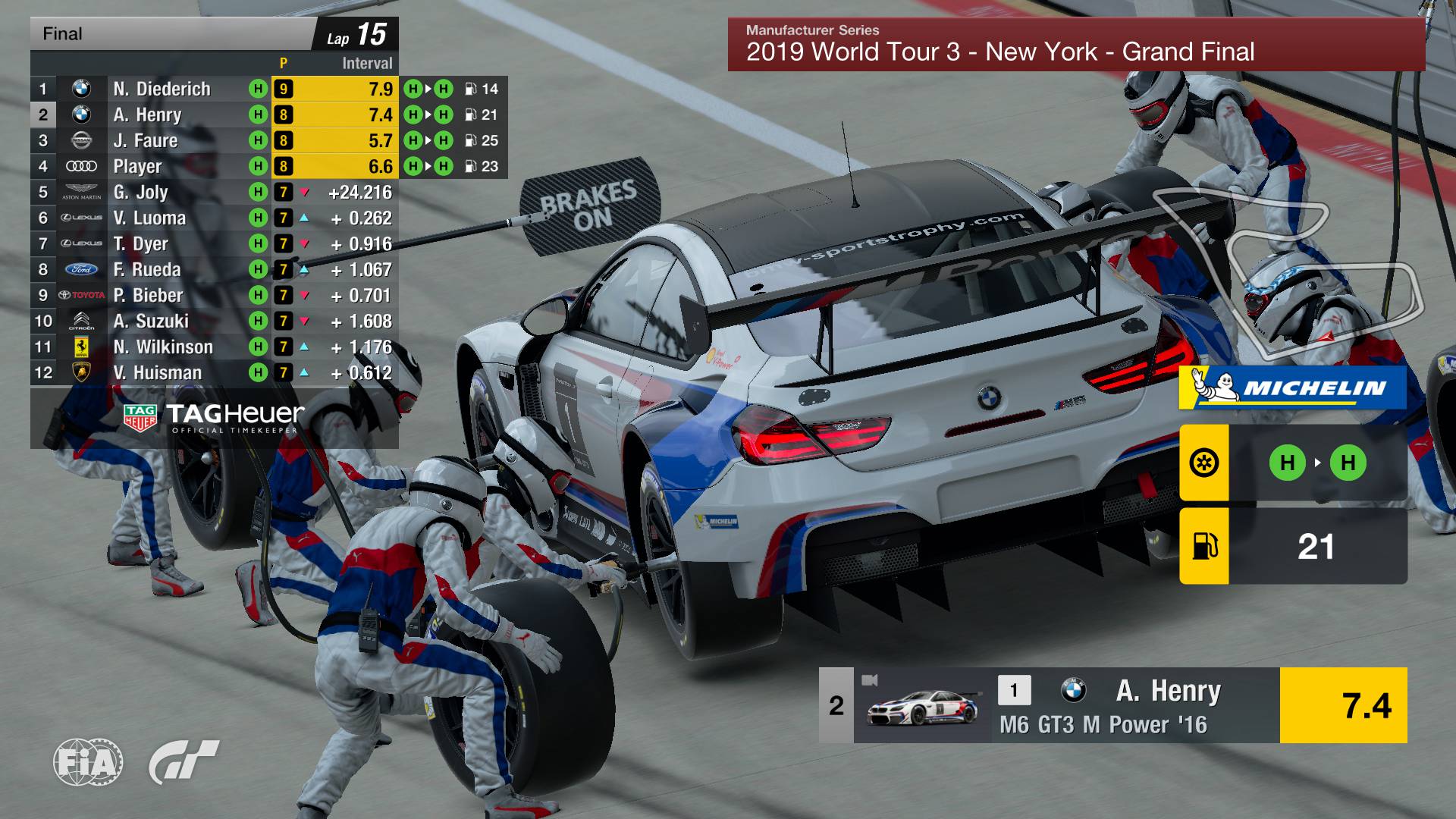The width and height of the screenshot is (1456, 819).
Task: Select A. Suzuki in the leaderboard
Action: [151, 321]
